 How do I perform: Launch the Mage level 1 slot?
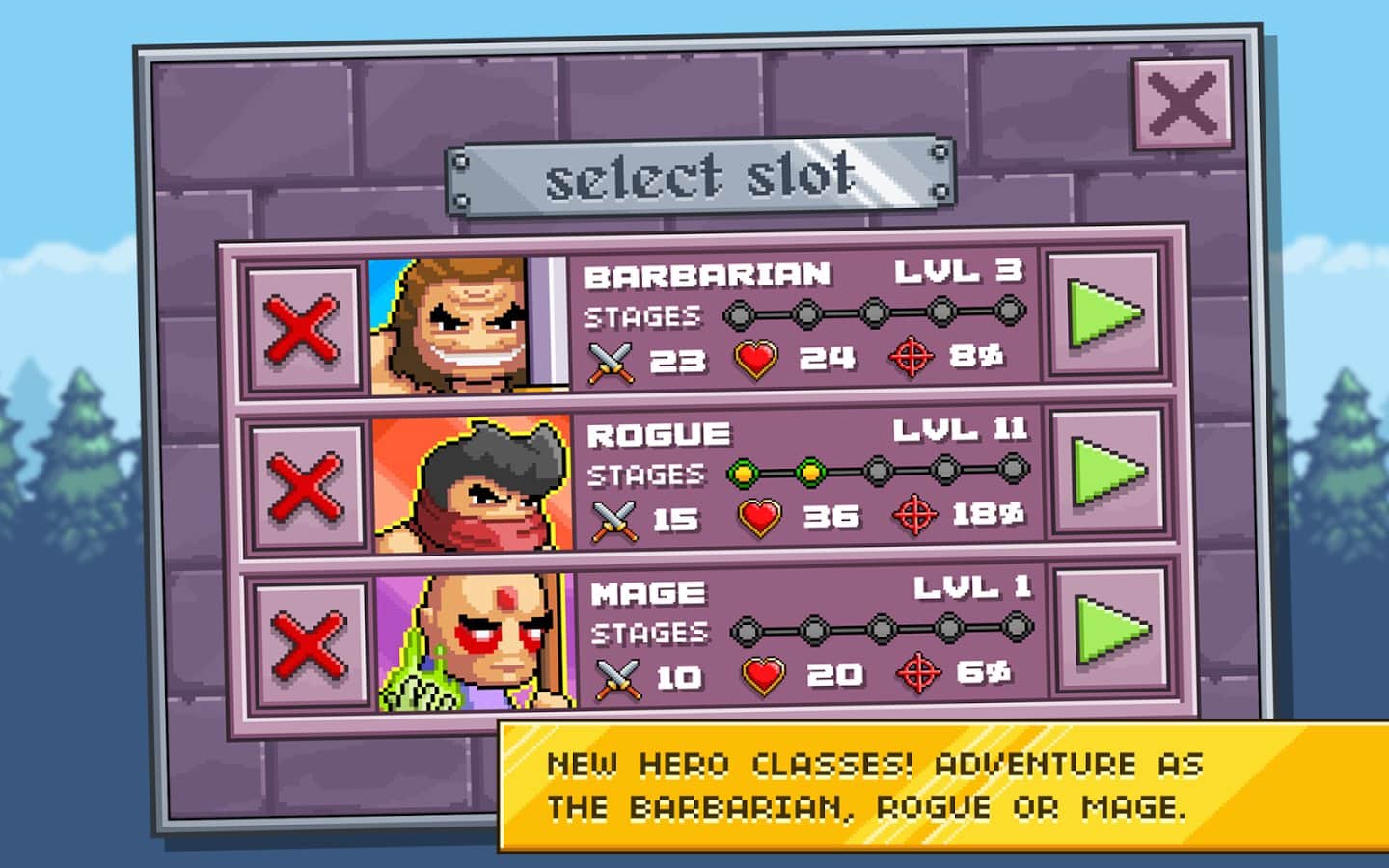tap(1111, 630)
